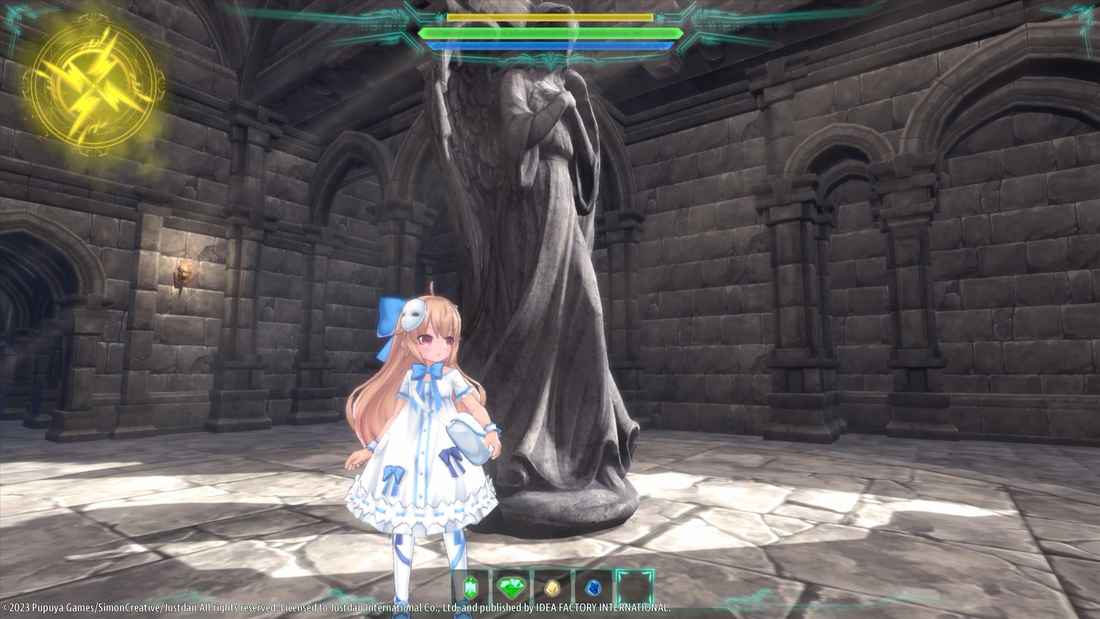This screenshot has height=619, width=1100.
Task: Select the green diamond gem slot
Action: (510, 586)
